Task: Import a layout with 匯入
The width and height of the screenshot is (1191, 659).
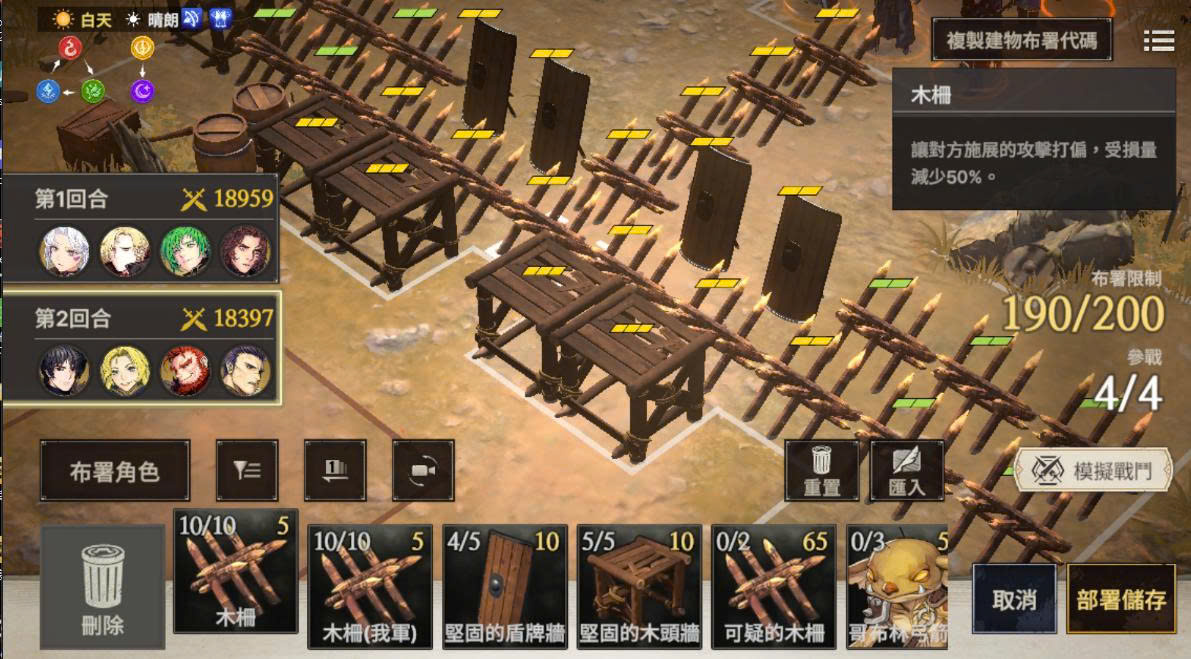Action: click(x=907, y=470)
